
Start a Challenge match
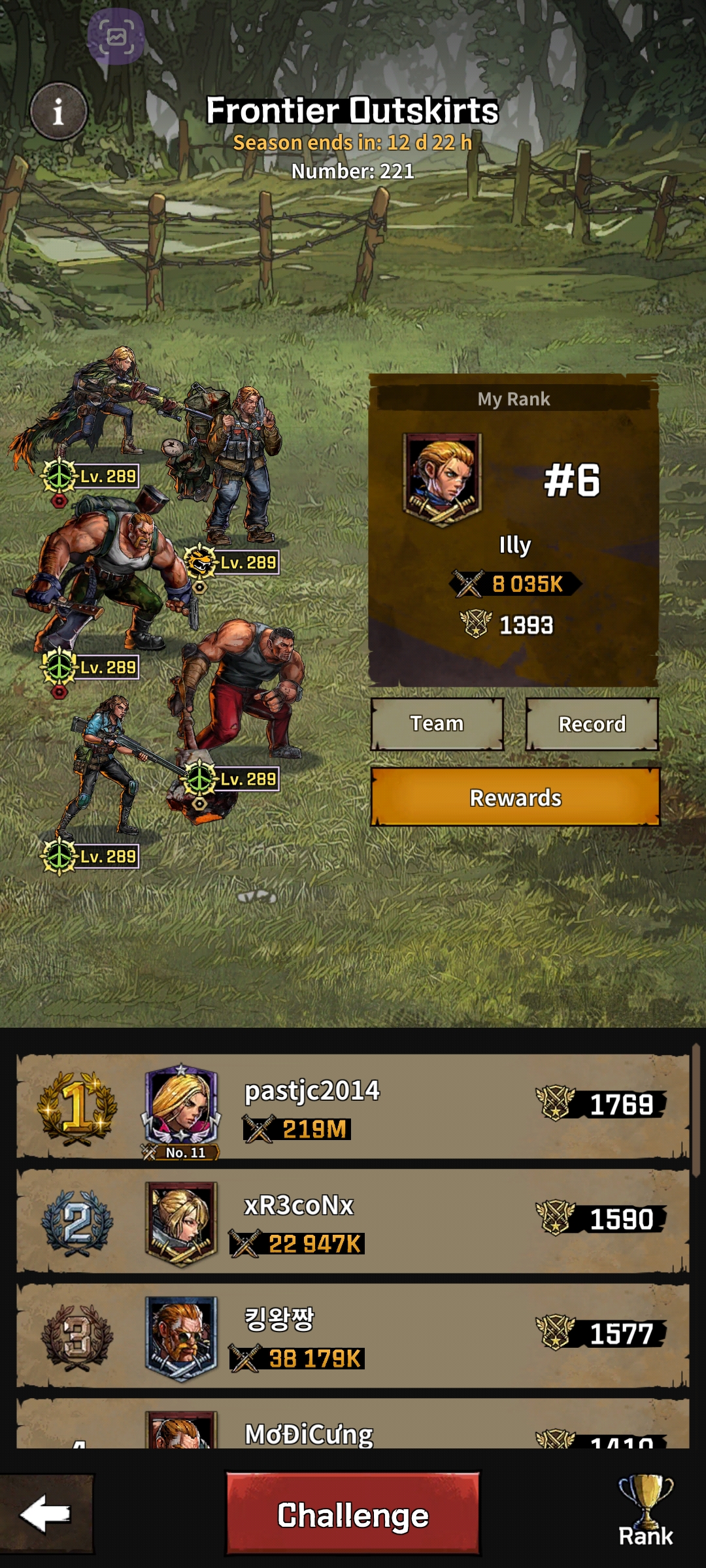pyautogui.click(x=353, y=1514)
